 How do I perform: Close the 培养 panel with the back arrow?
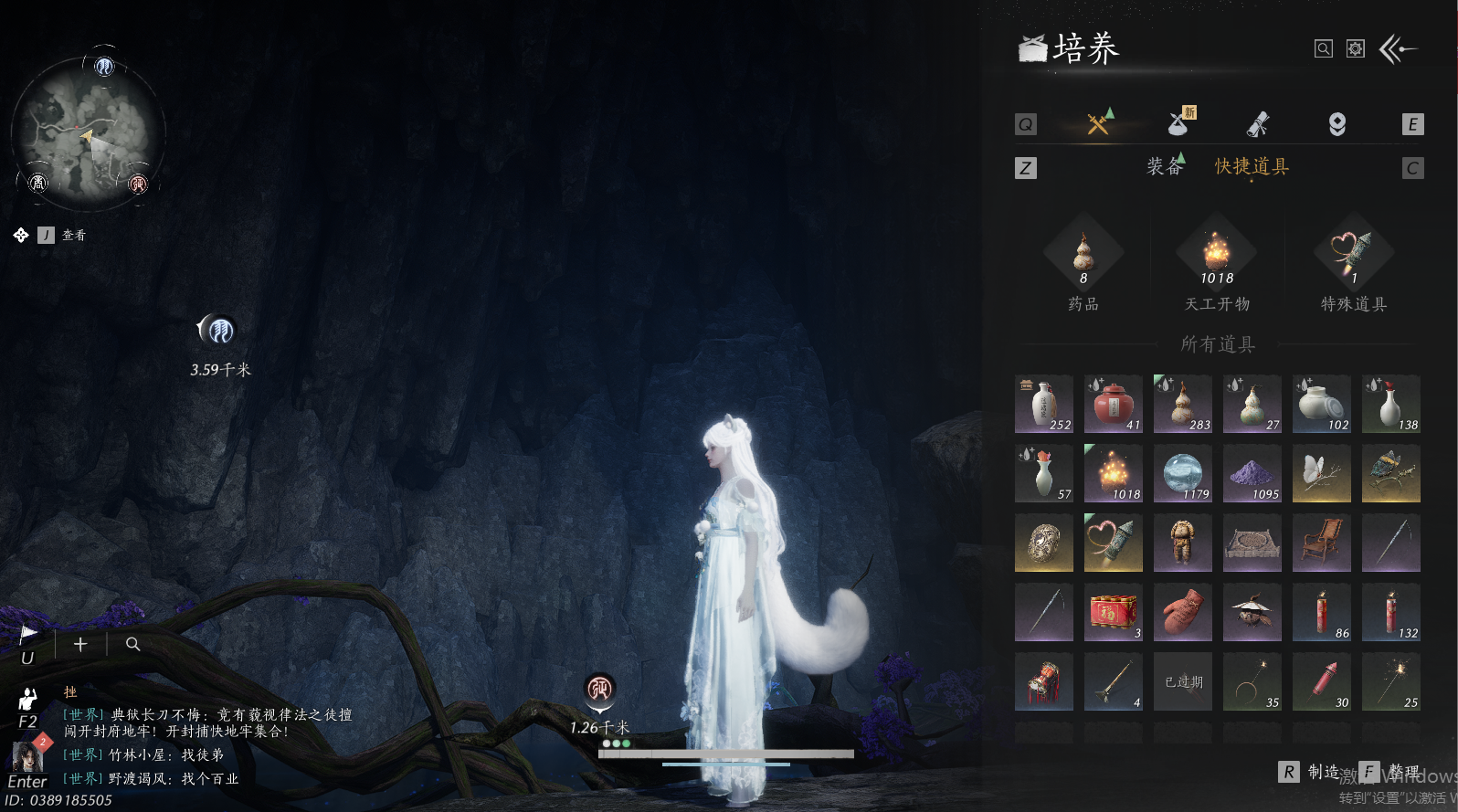point(1398,49)
